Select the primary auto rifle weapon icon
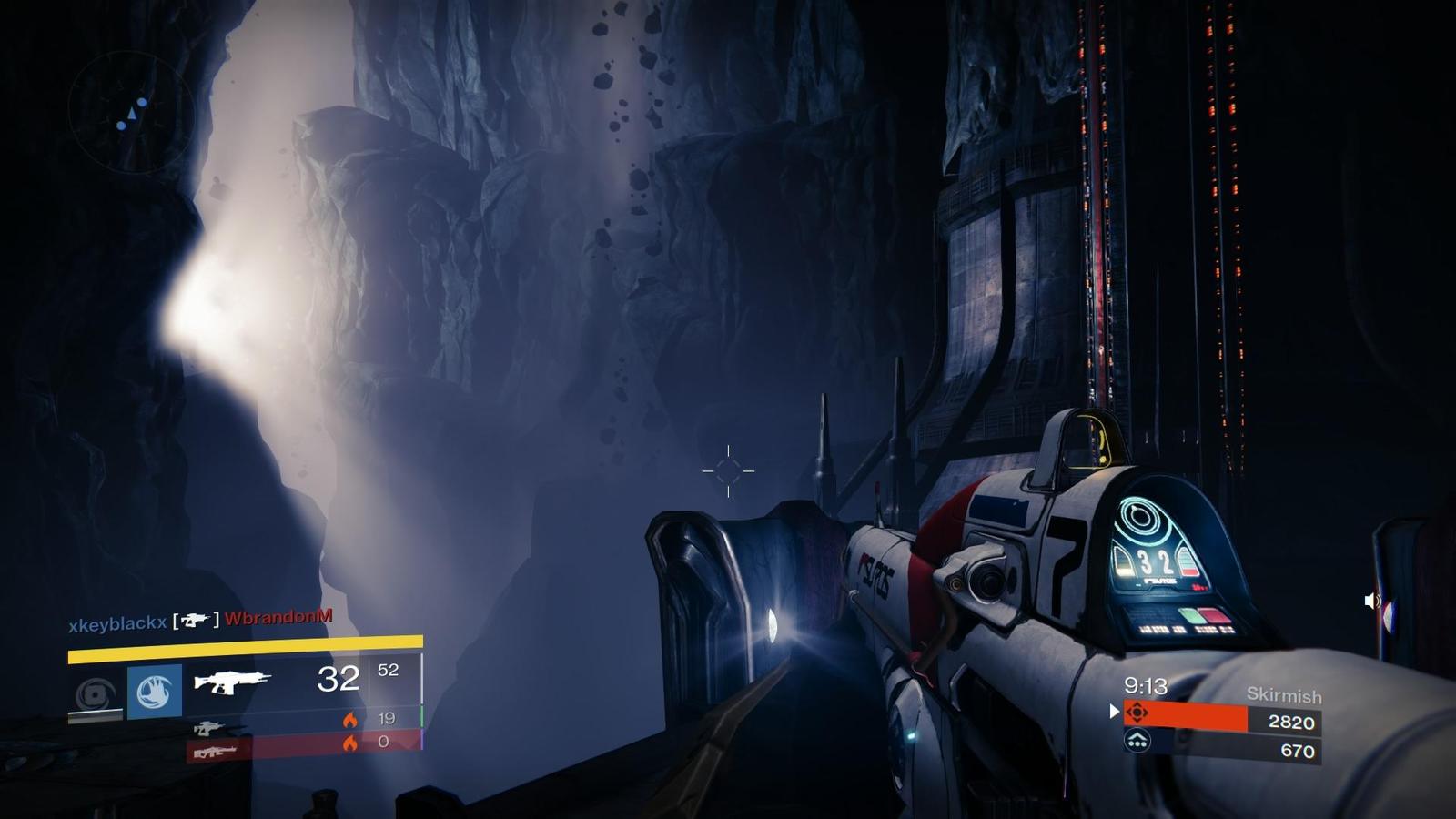The image size is (1456, 819). tap(232, 681)
